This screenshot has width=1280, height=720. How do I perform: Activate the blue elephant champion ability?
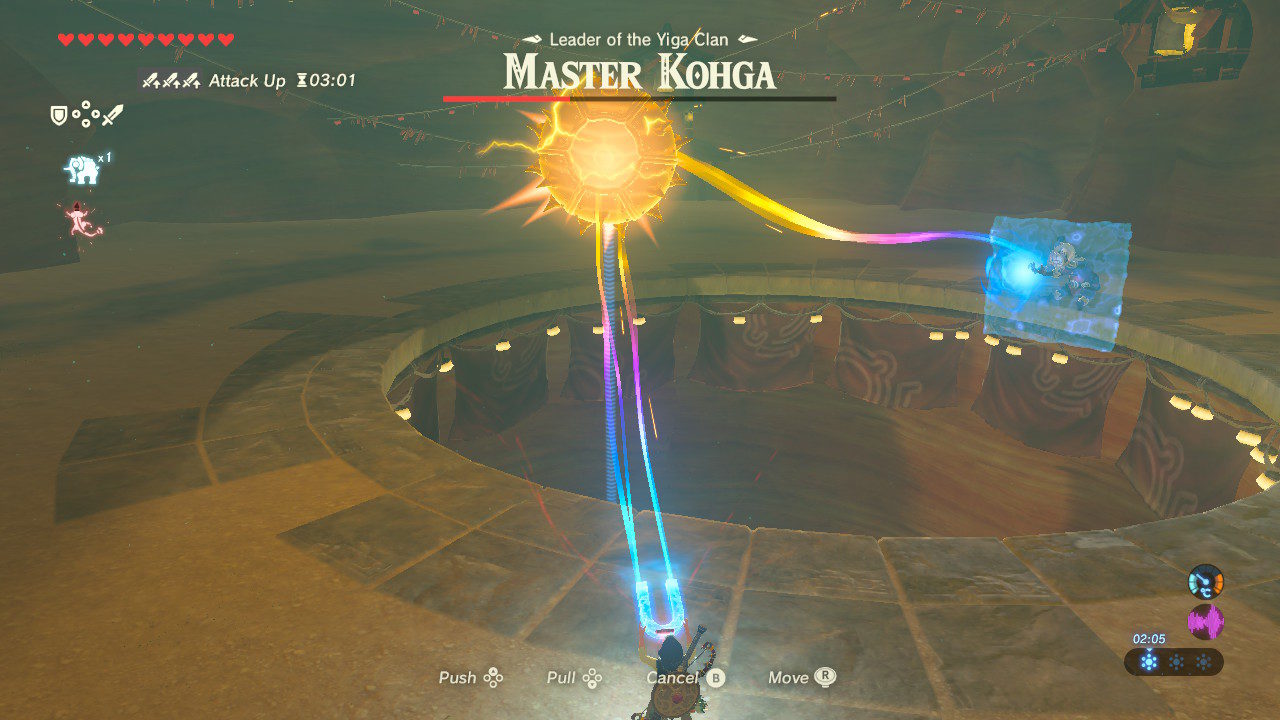(x=82, y=170)
